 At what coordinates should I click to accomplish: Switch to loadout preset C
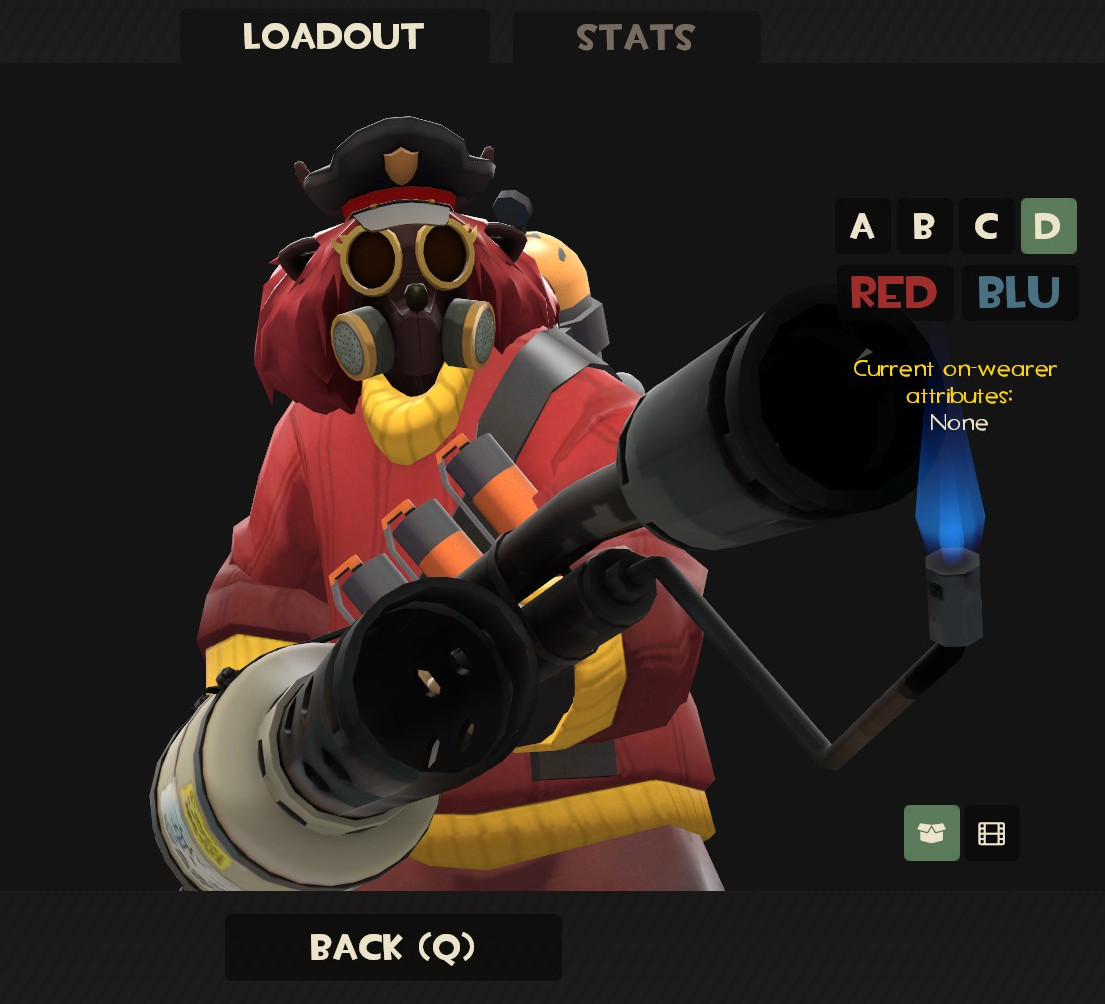tap(986, 226)
